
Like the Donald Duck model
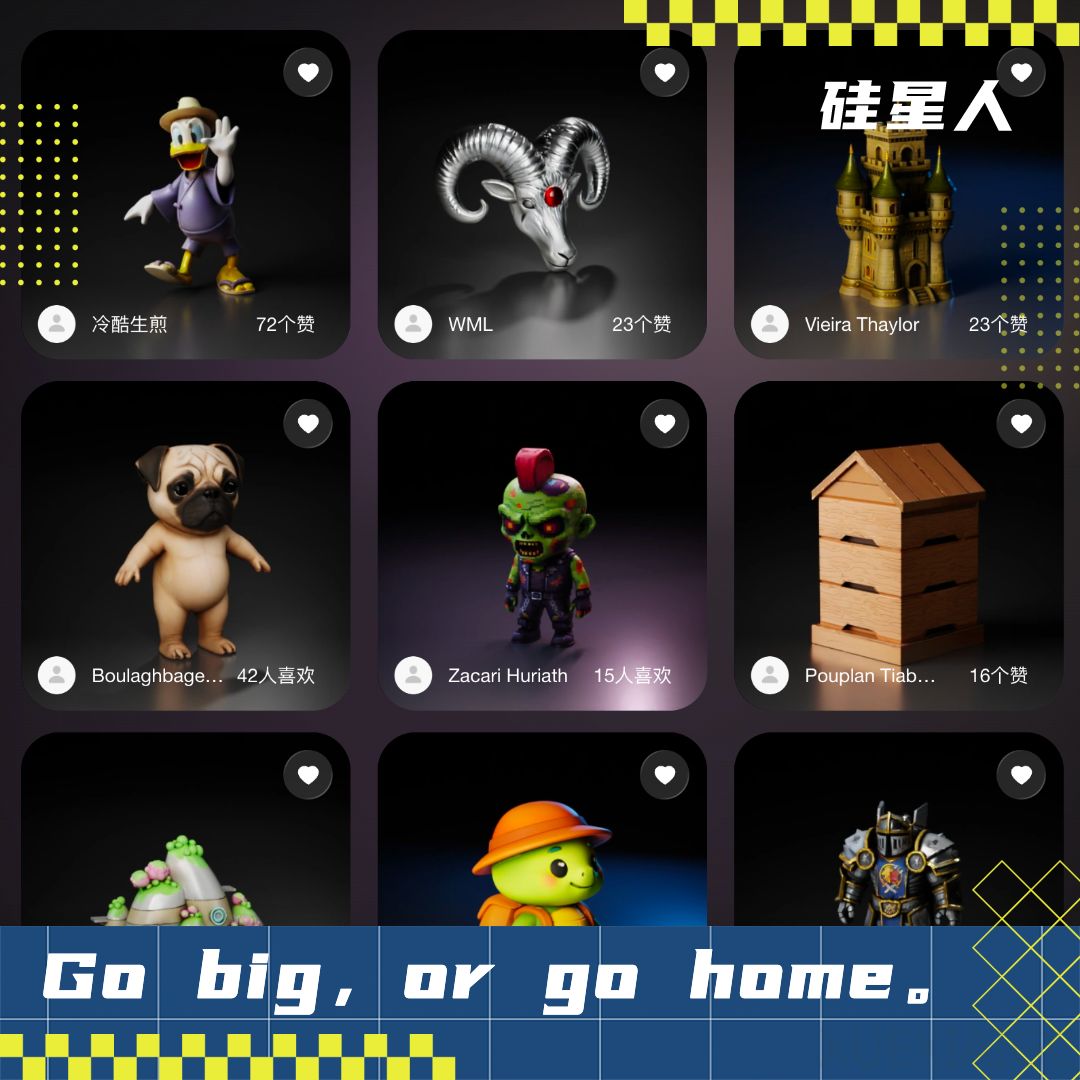point(308,72)
